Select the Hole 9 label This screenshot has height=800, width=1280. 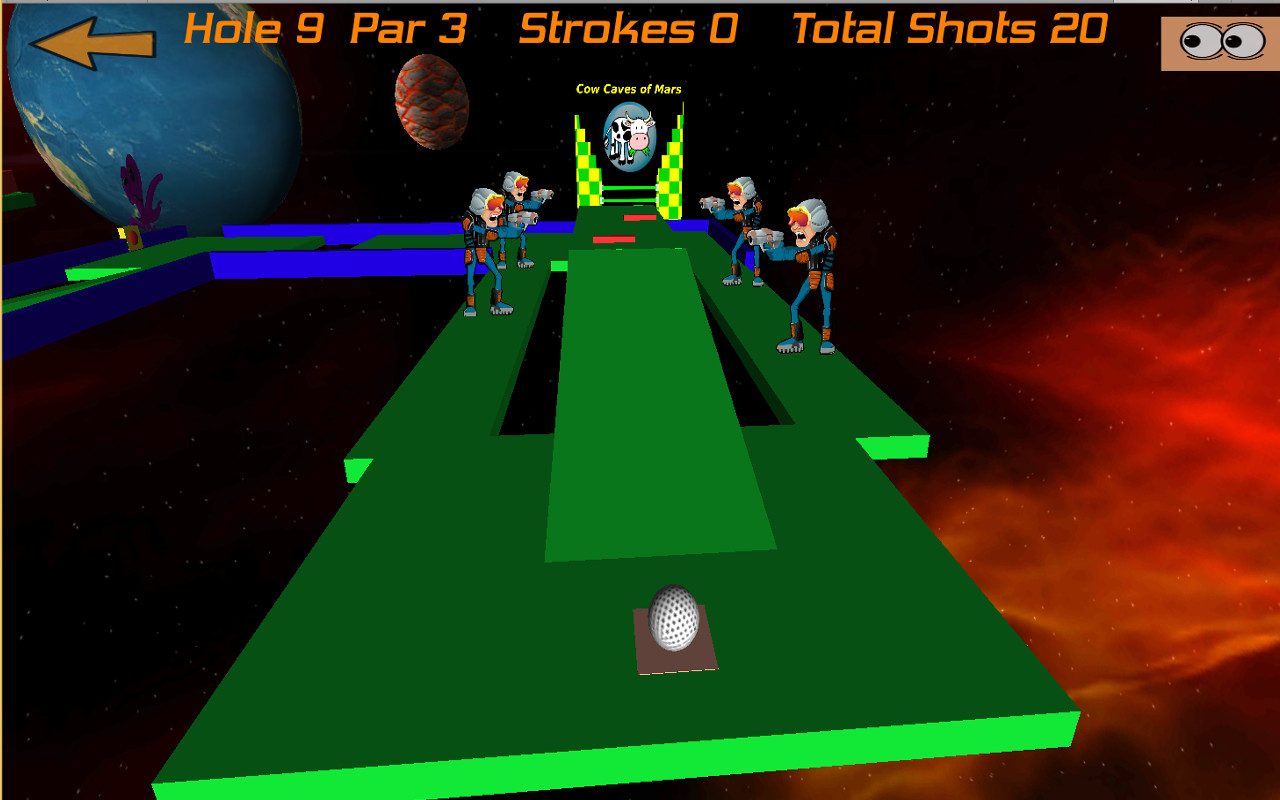point(258,28)
